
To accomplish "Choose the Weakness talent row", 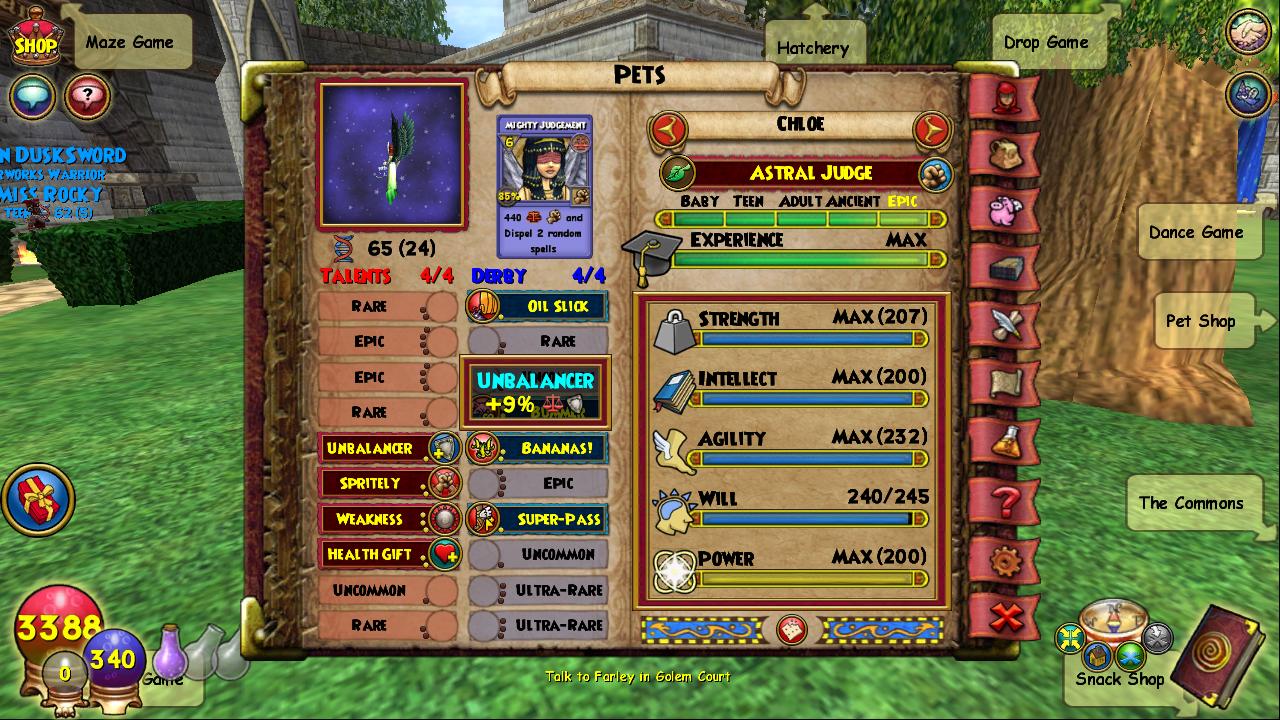I will 388,519.
